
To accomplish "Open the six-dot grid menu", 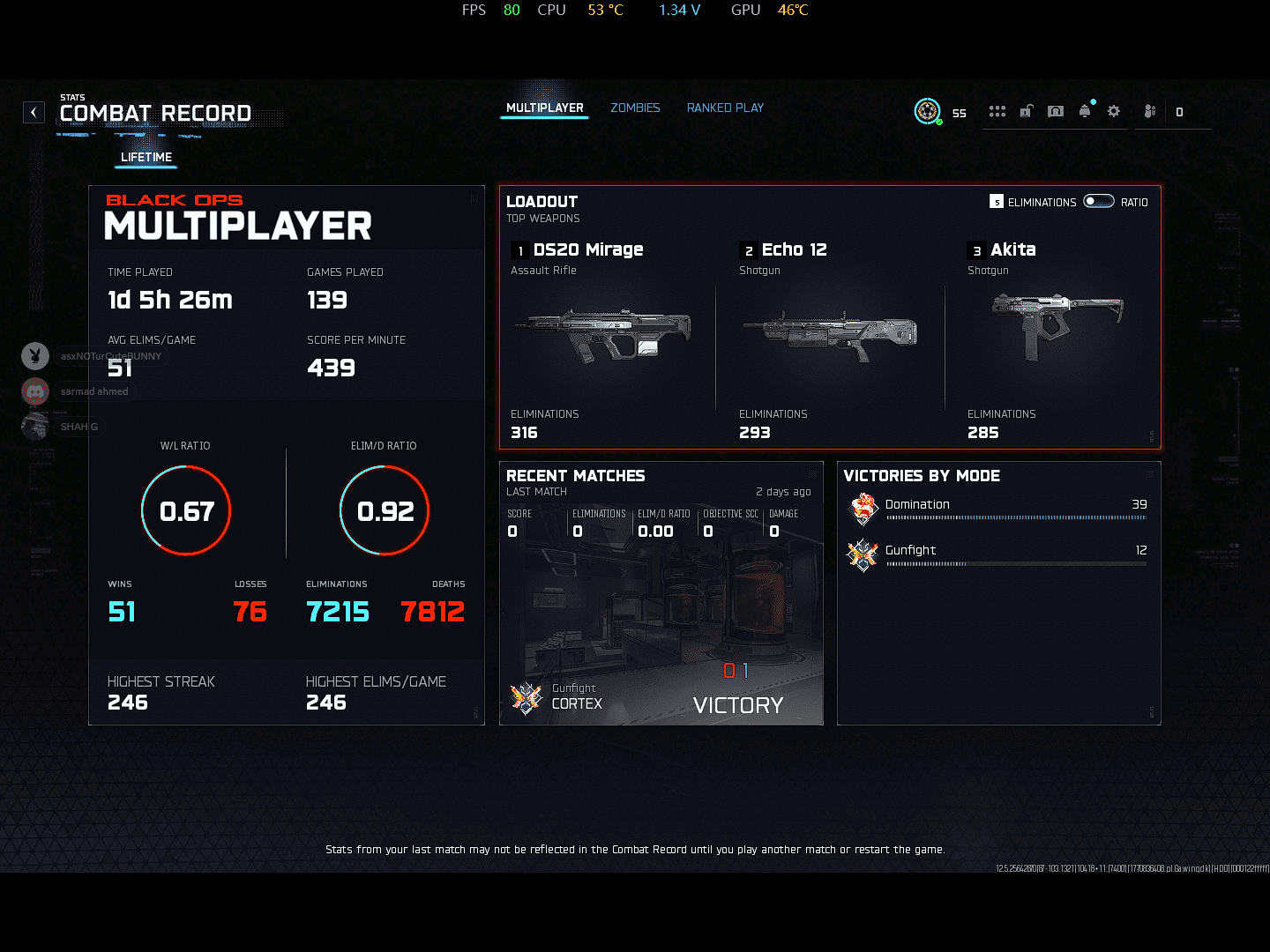I will click(x=997, y=111).
